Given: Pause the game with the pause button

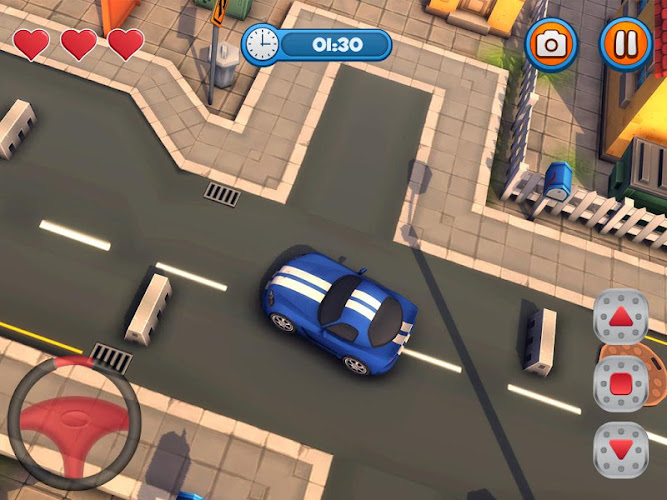Looking at the screenshot, I should (625, 44).
